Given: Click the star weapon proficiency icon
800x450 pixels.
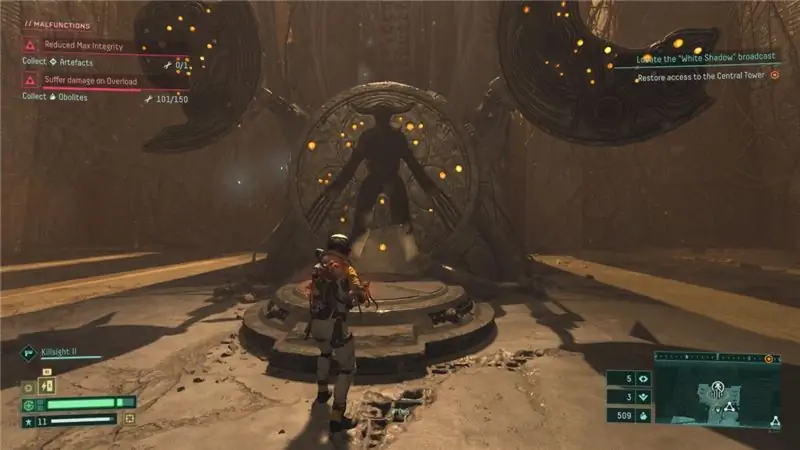Looking at the screenshot, I should pyautogui.click(x=28, y=421).
